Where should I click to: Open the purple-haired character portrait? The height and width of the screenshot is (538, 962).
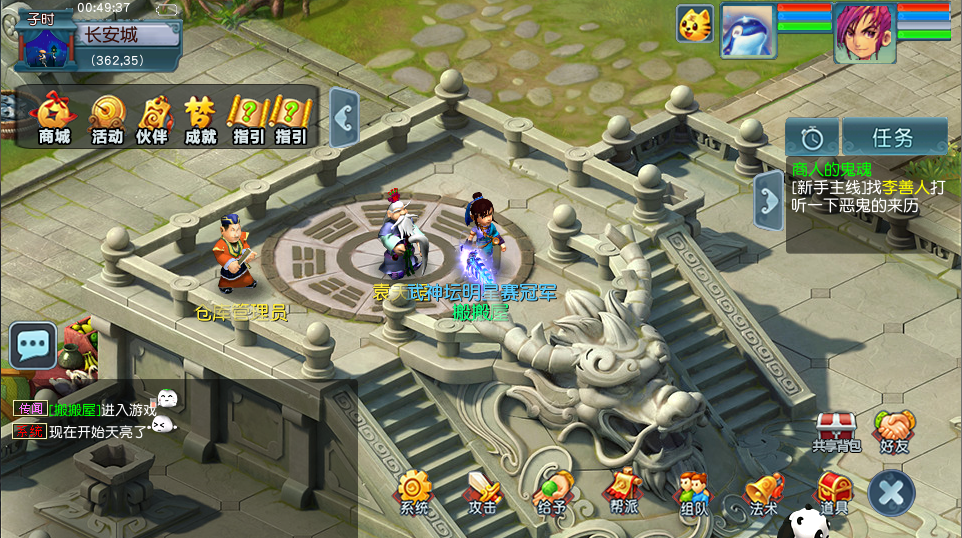click(864, 33)
